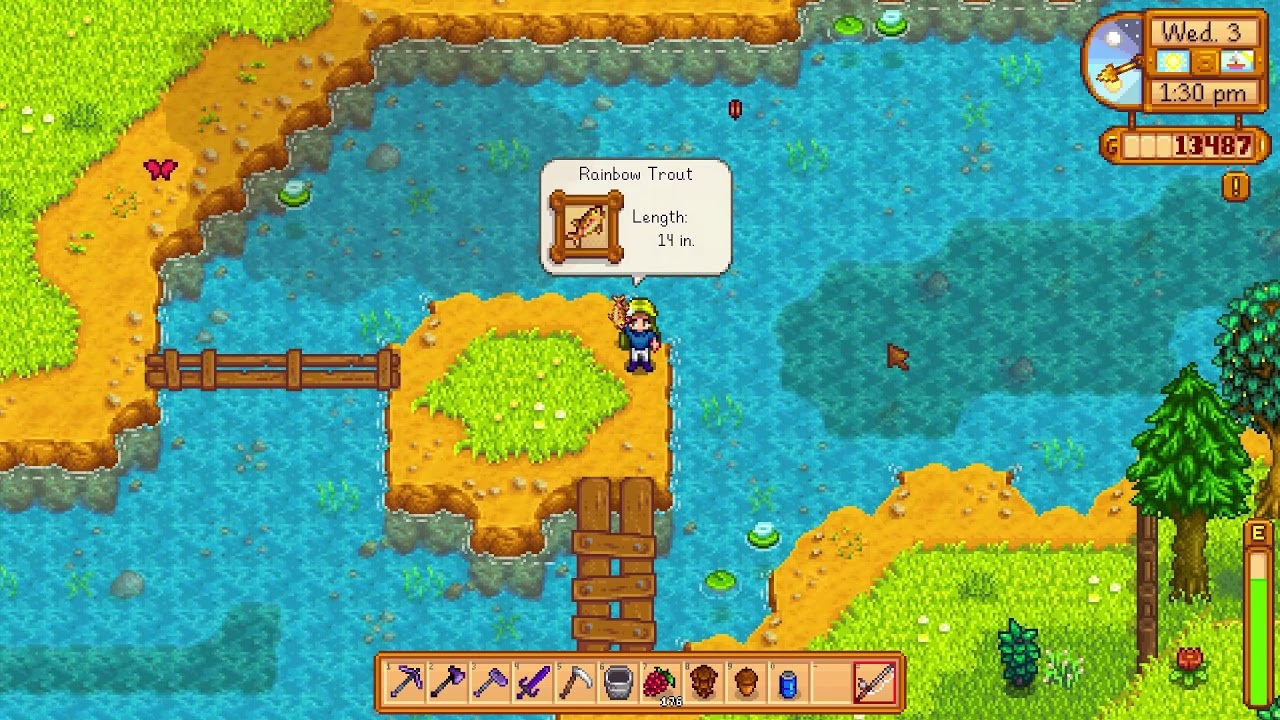Screen dimensions: 1280x720
Task: Click the boat festival icon on the clock
Action: (x=1238, y=62)
